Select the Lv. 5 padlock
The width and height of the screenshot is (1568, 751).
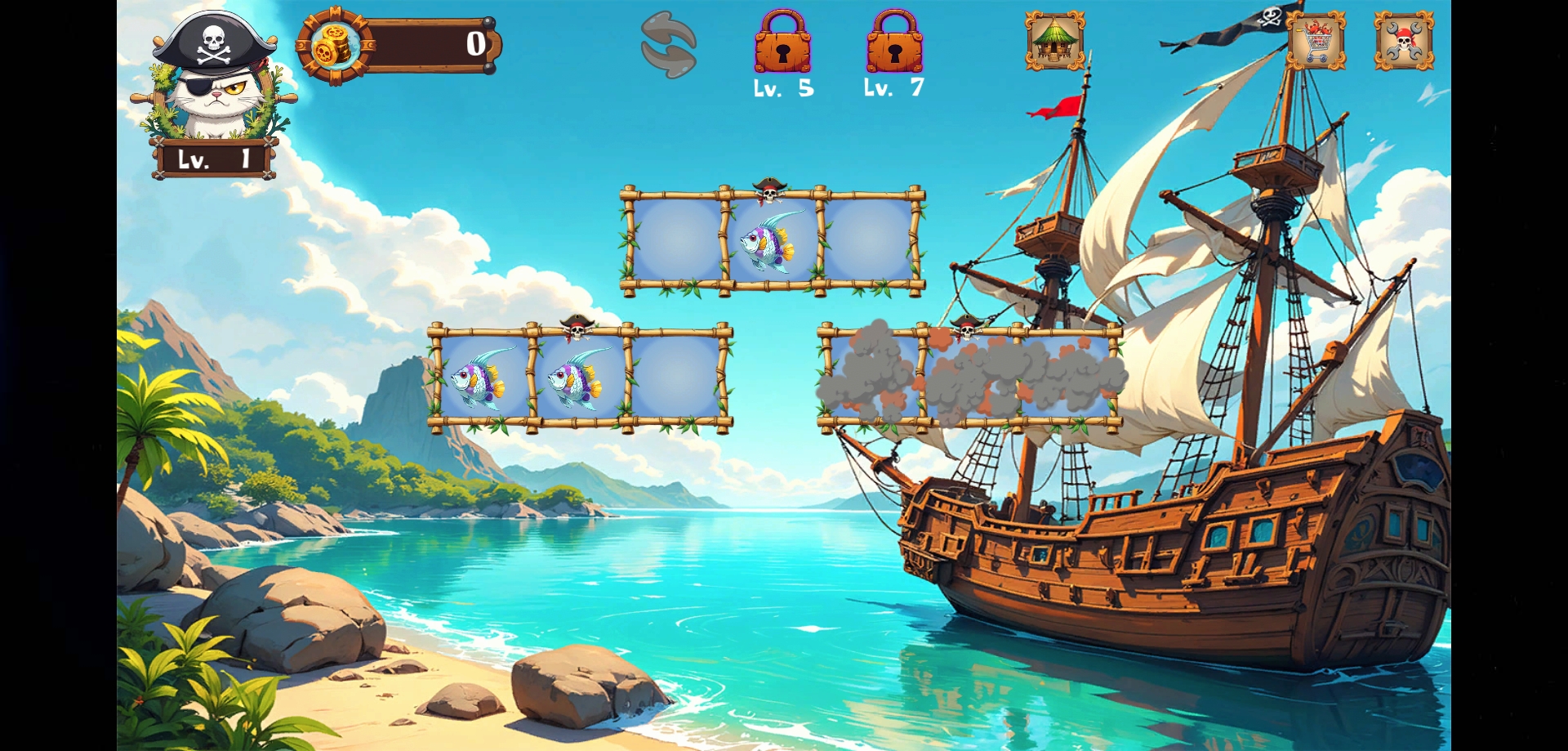(x=782, y=43)
